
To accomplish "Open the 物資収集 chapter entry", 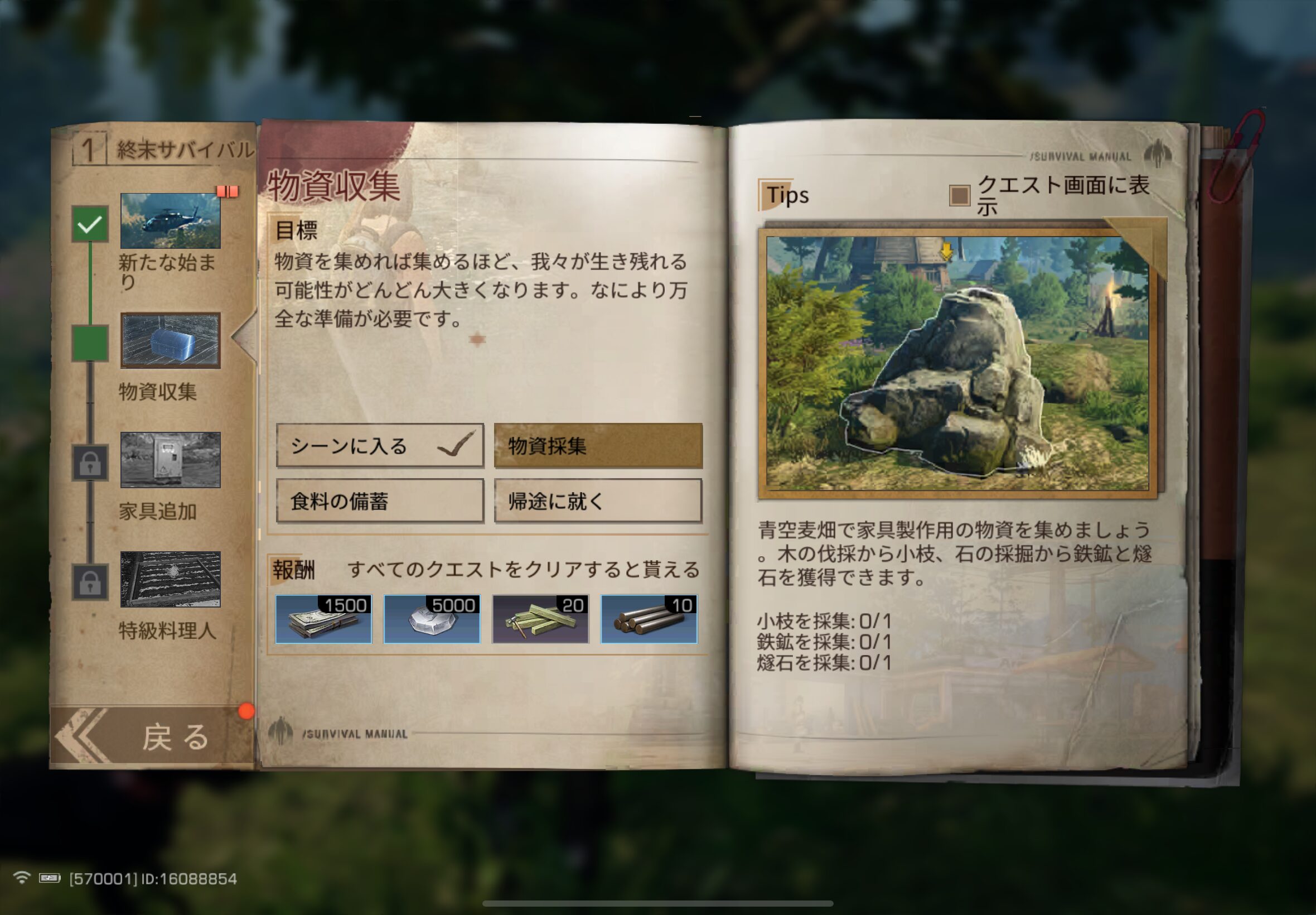I will tap(170, 340).
